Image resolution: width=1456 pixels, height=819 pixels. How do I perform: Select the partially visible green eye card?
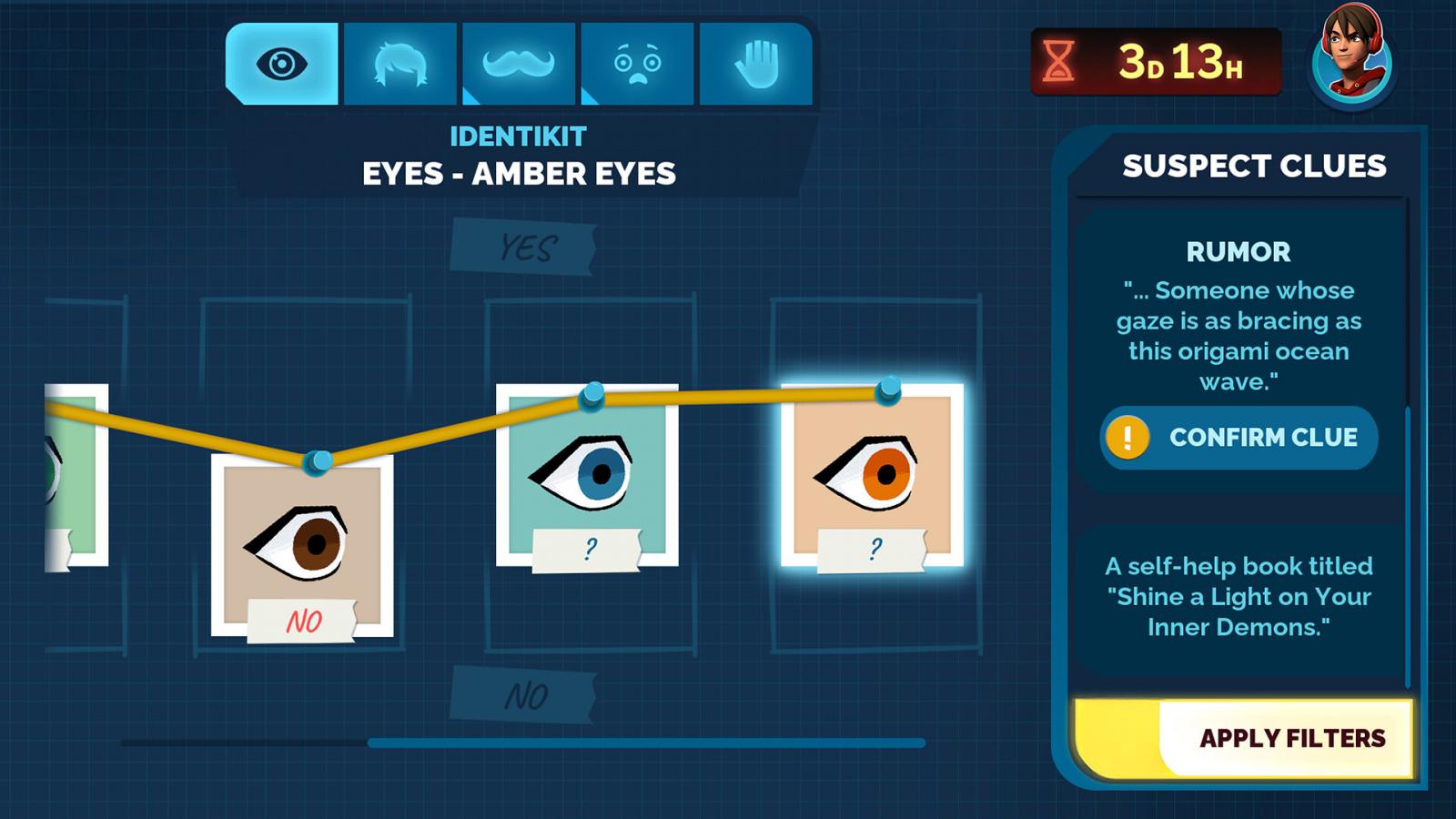[x=76, y=474]
